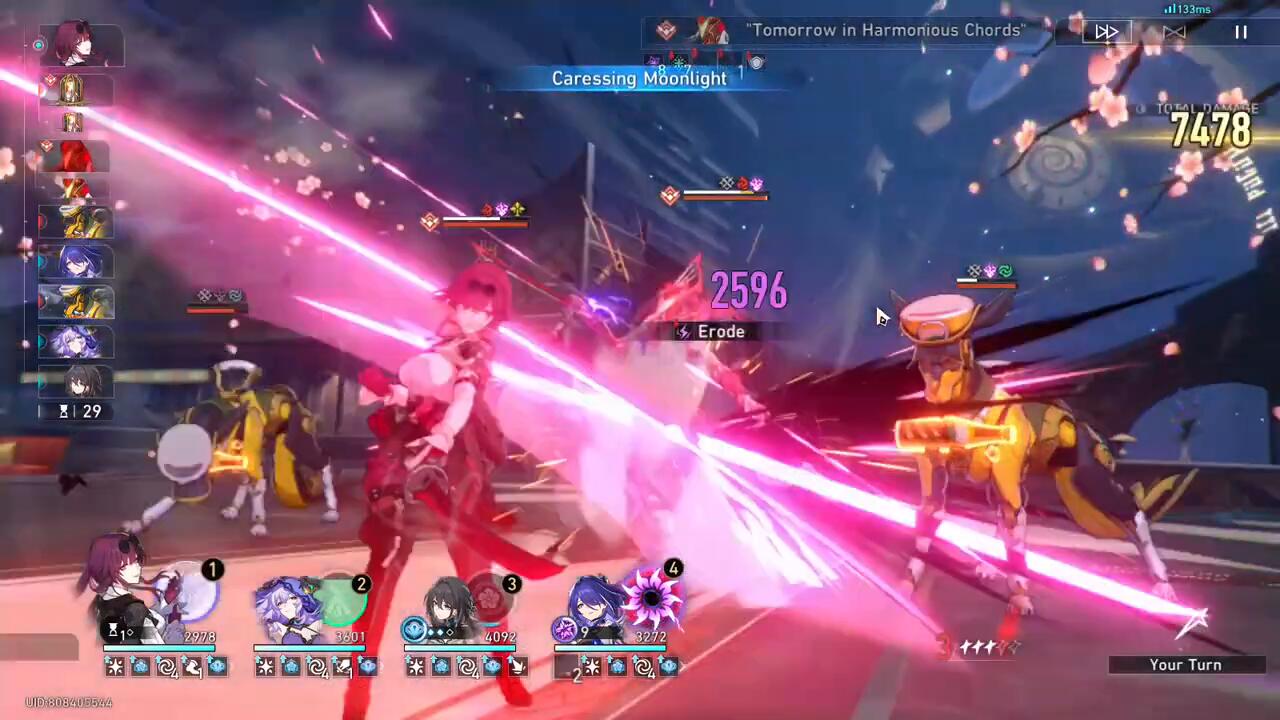Image resolution: width=1280 pixels, height=720 pixels.
Task: Select the red enemy entry in turn order
Action: coord(76,157)
